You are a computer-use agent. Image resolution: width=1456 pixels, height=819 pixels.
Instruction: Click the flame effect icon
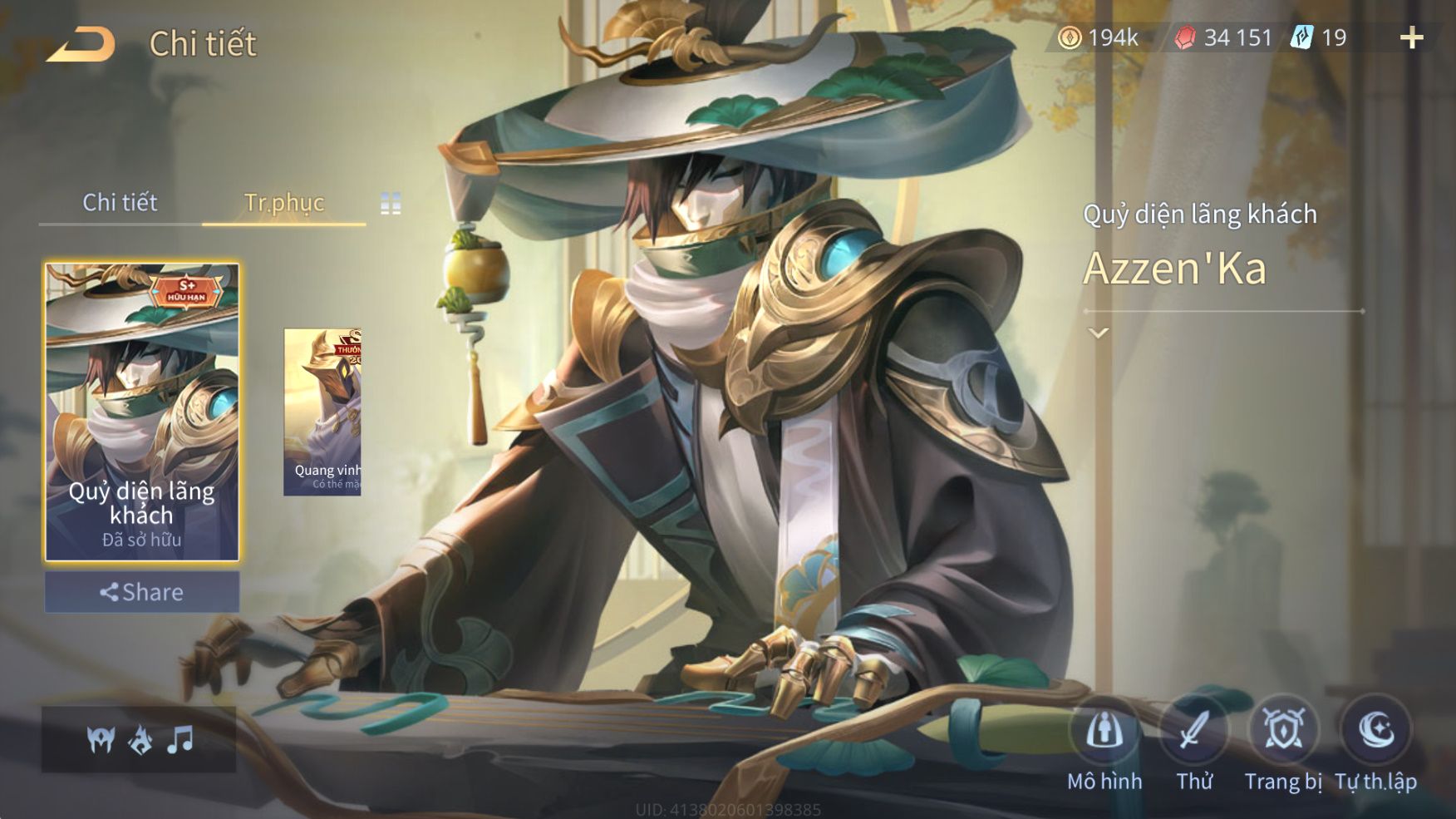pos(140,739)
